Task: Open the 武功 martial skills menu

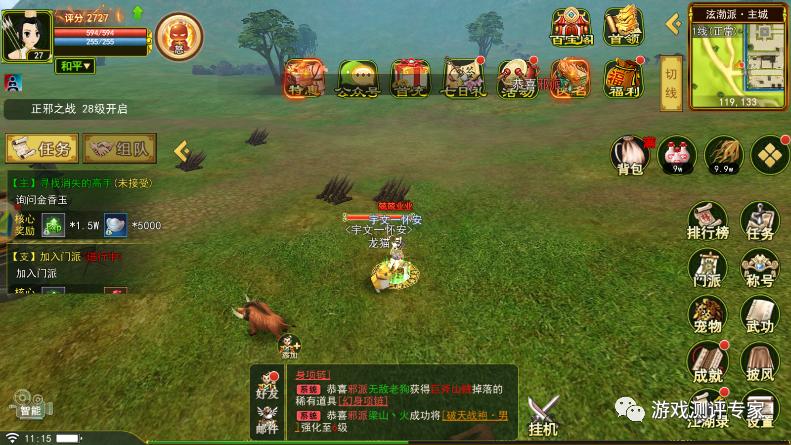Action: click(760, 314)
